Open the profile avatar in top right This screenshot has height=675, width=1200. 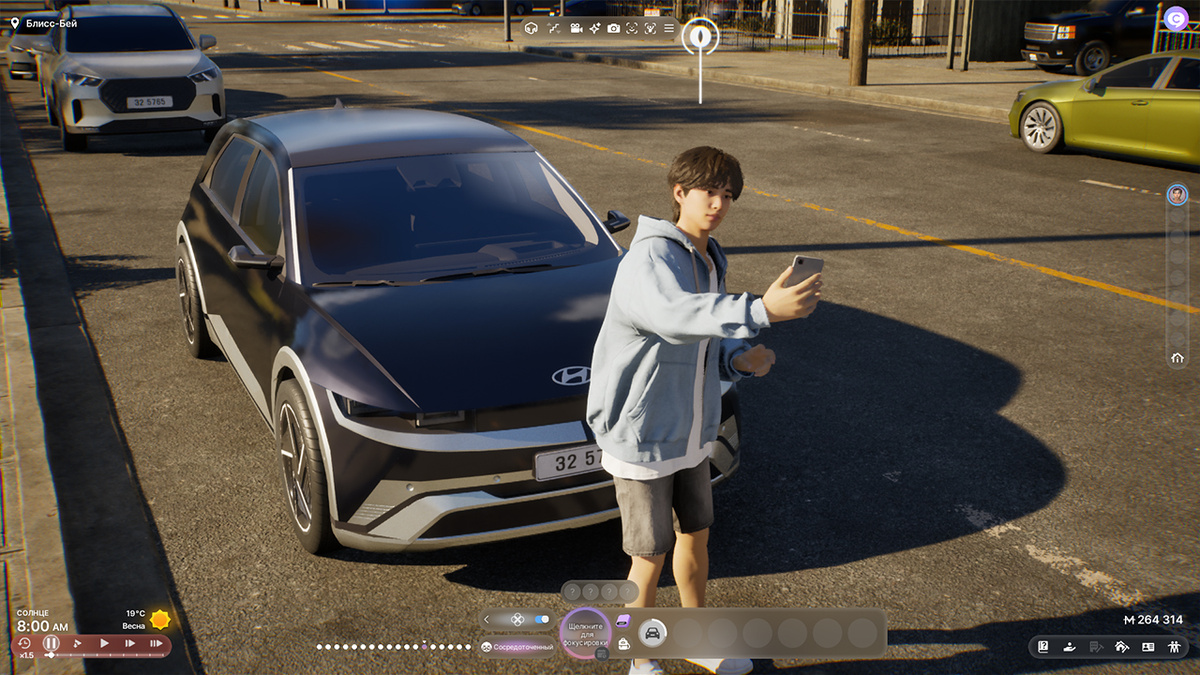tap(1176, 17)
